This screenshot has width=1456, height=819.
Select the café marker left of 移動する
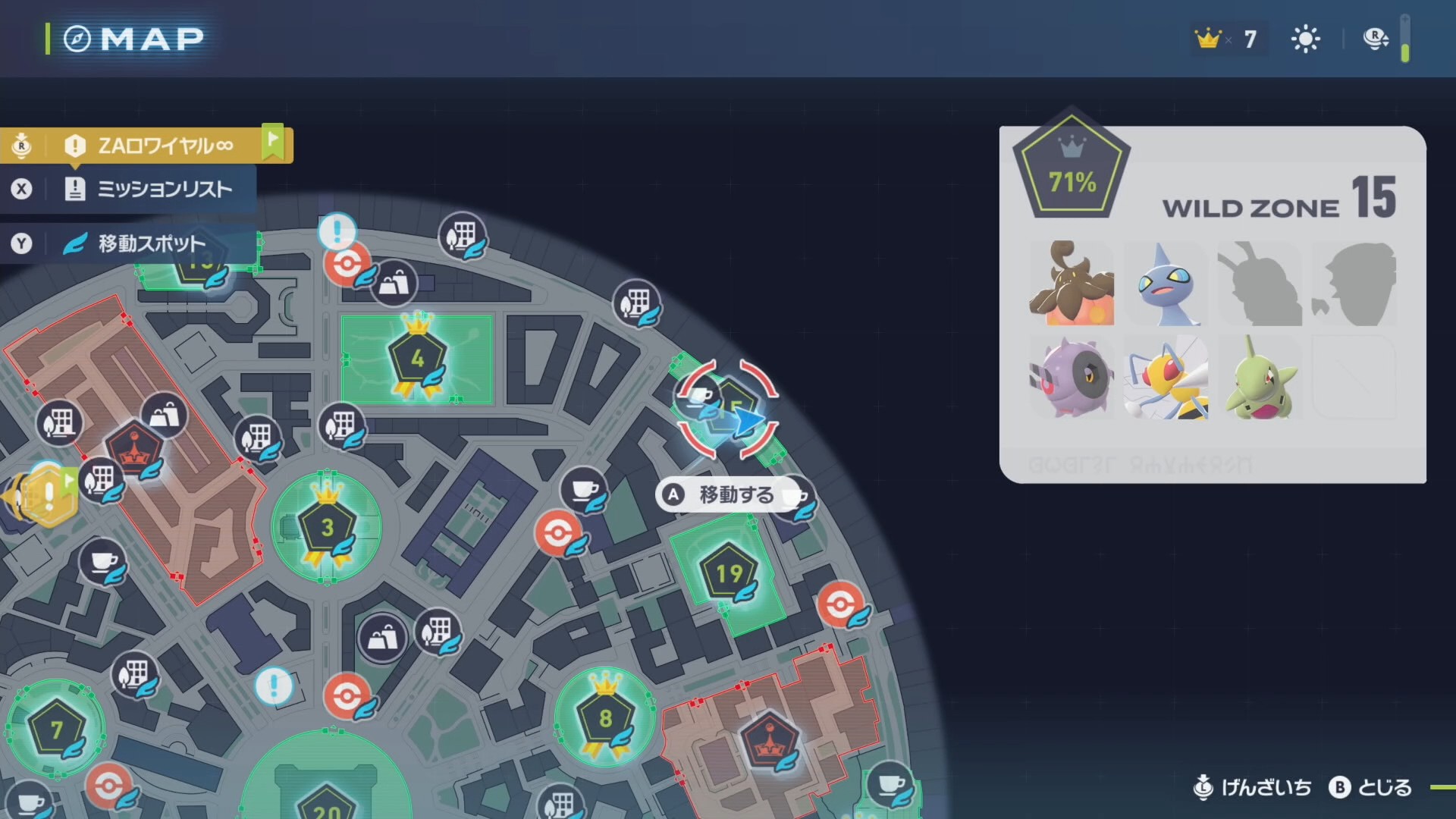pos(583,489)
